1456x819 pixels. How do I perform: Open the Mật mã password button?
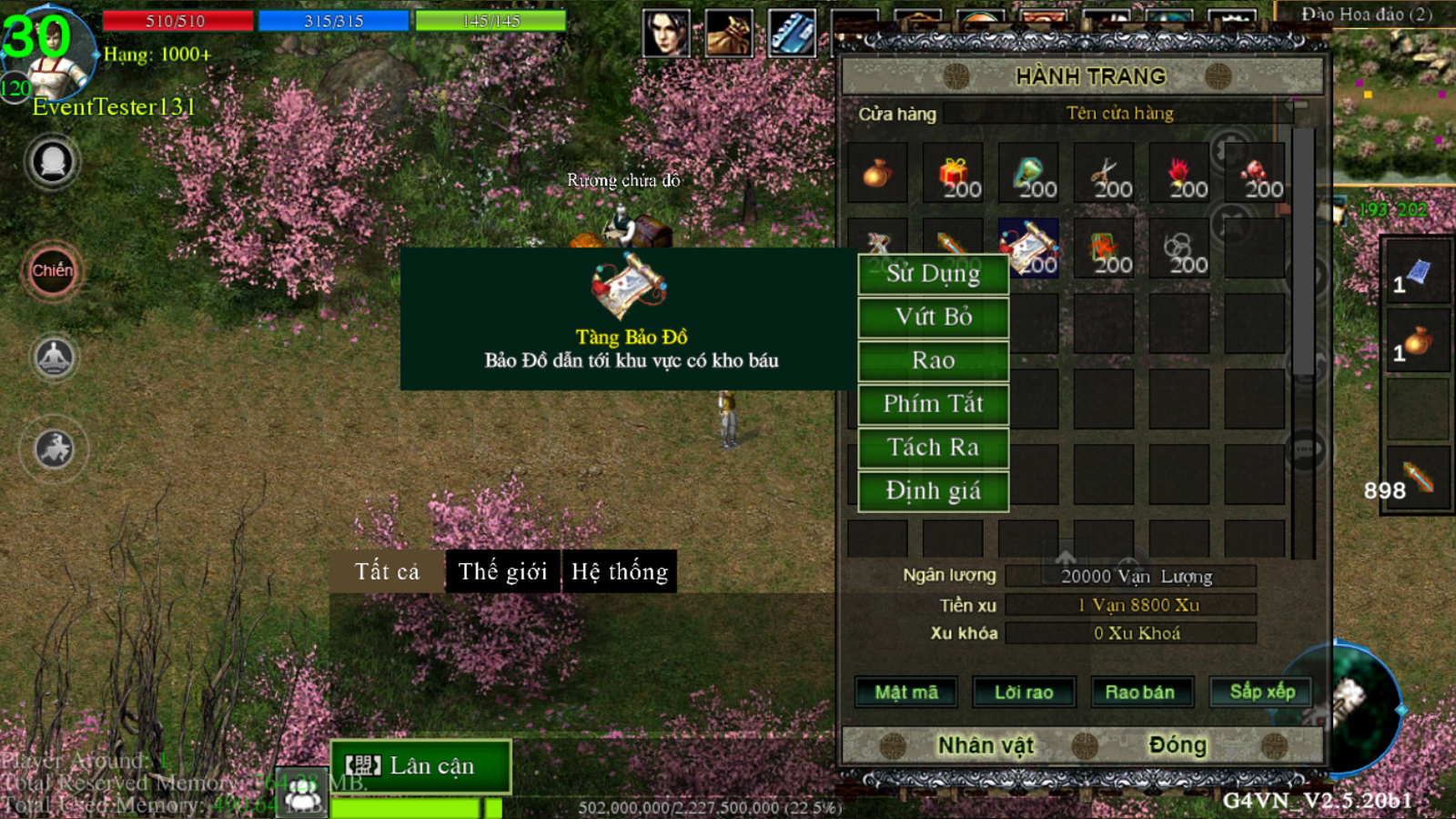pyautogui.click(x=905, y=693)
